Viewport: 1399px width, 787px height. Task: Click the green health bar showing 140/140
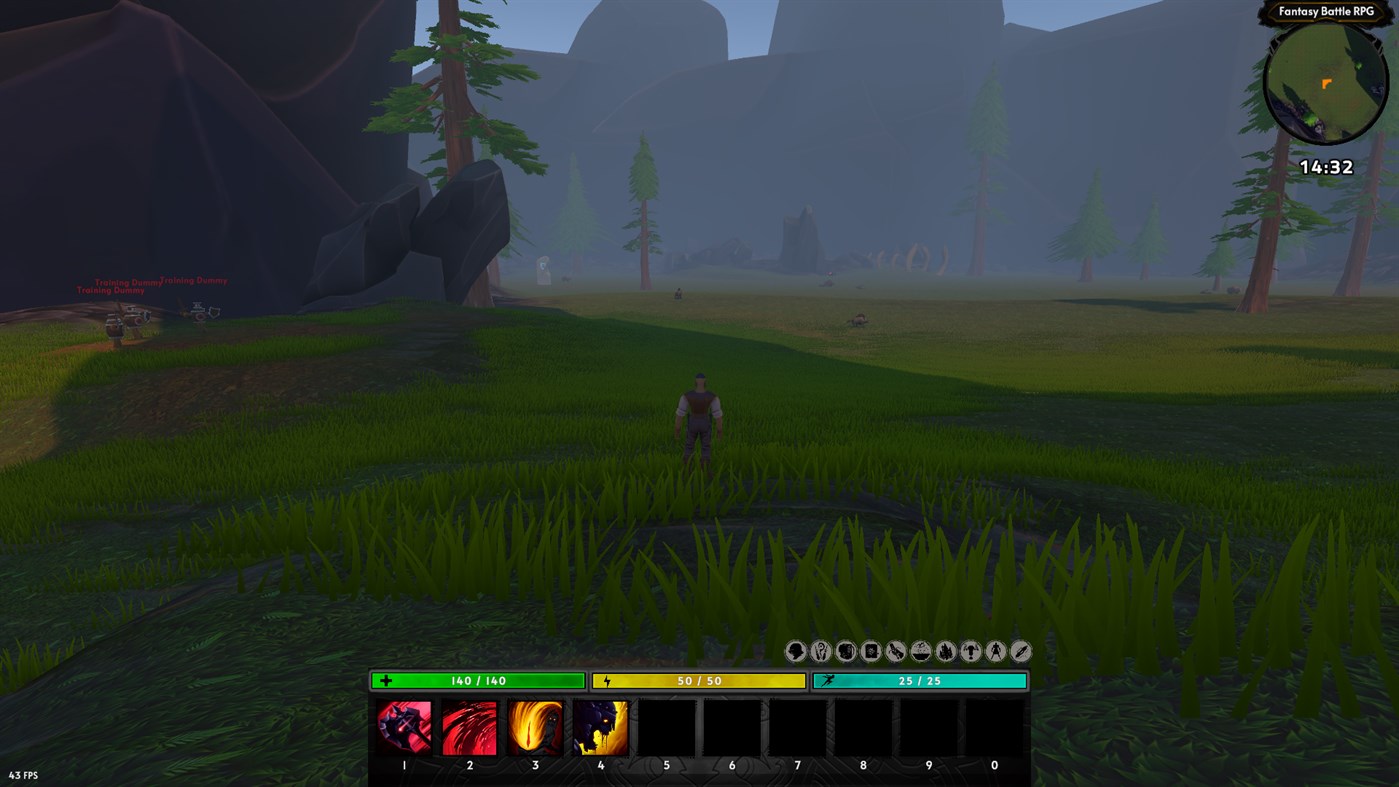[x=477, y=679]
